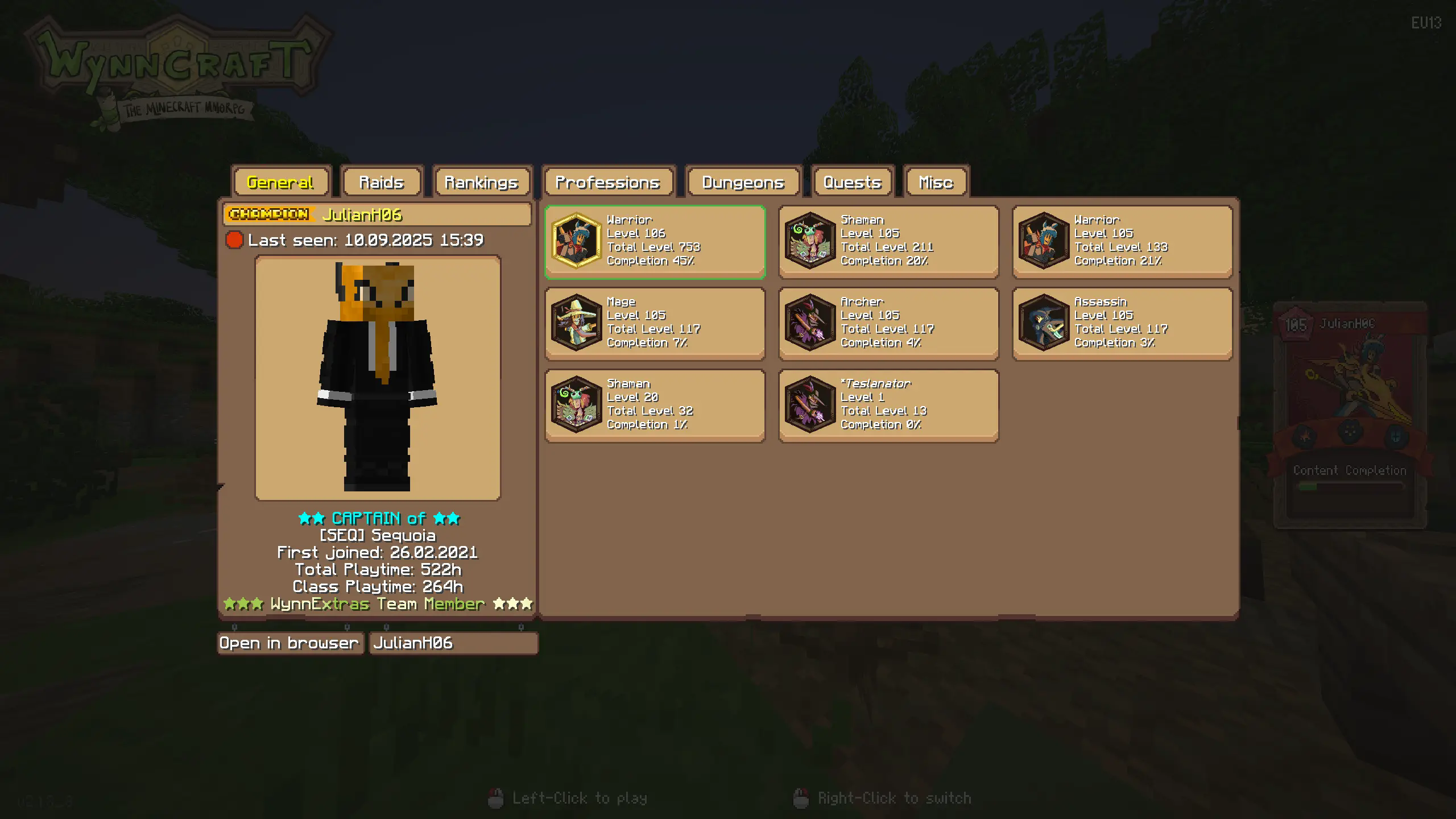Select the Warrior Level 106 character card
The height and width of the screenshot is (819, 1456).
click(655, 242)
